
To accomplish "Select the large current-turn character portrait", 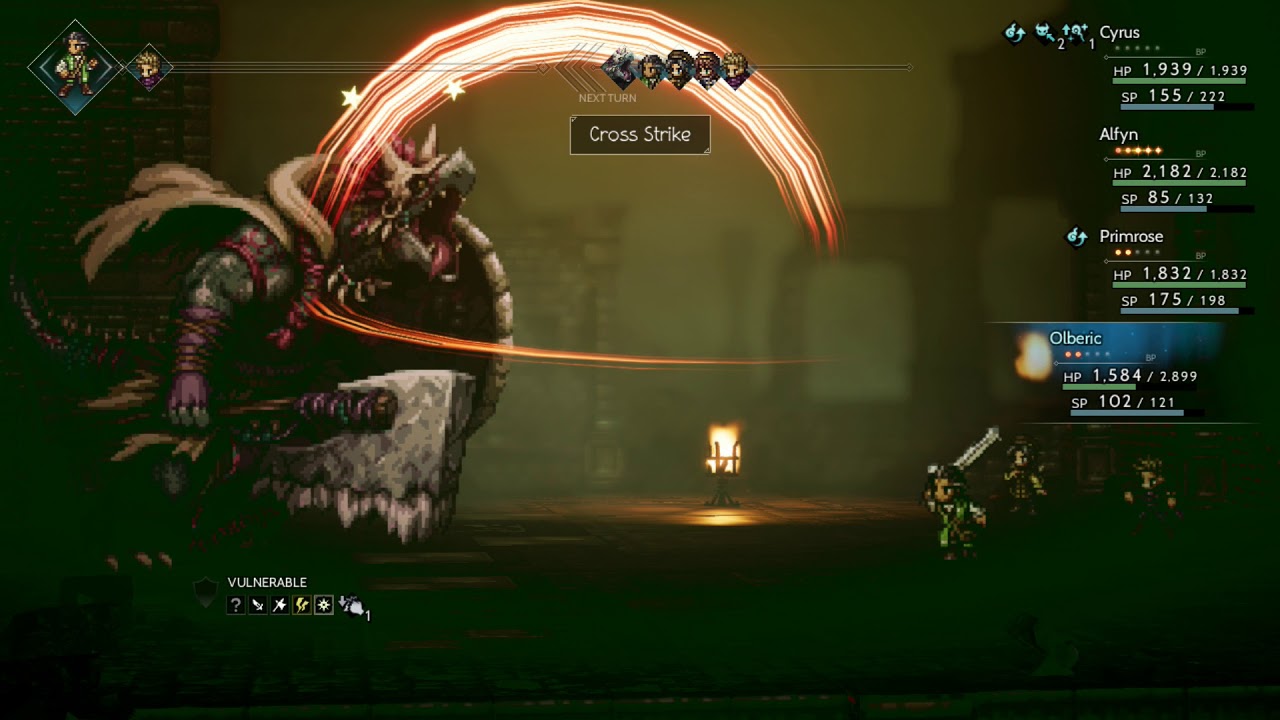I will click(75, 67).
